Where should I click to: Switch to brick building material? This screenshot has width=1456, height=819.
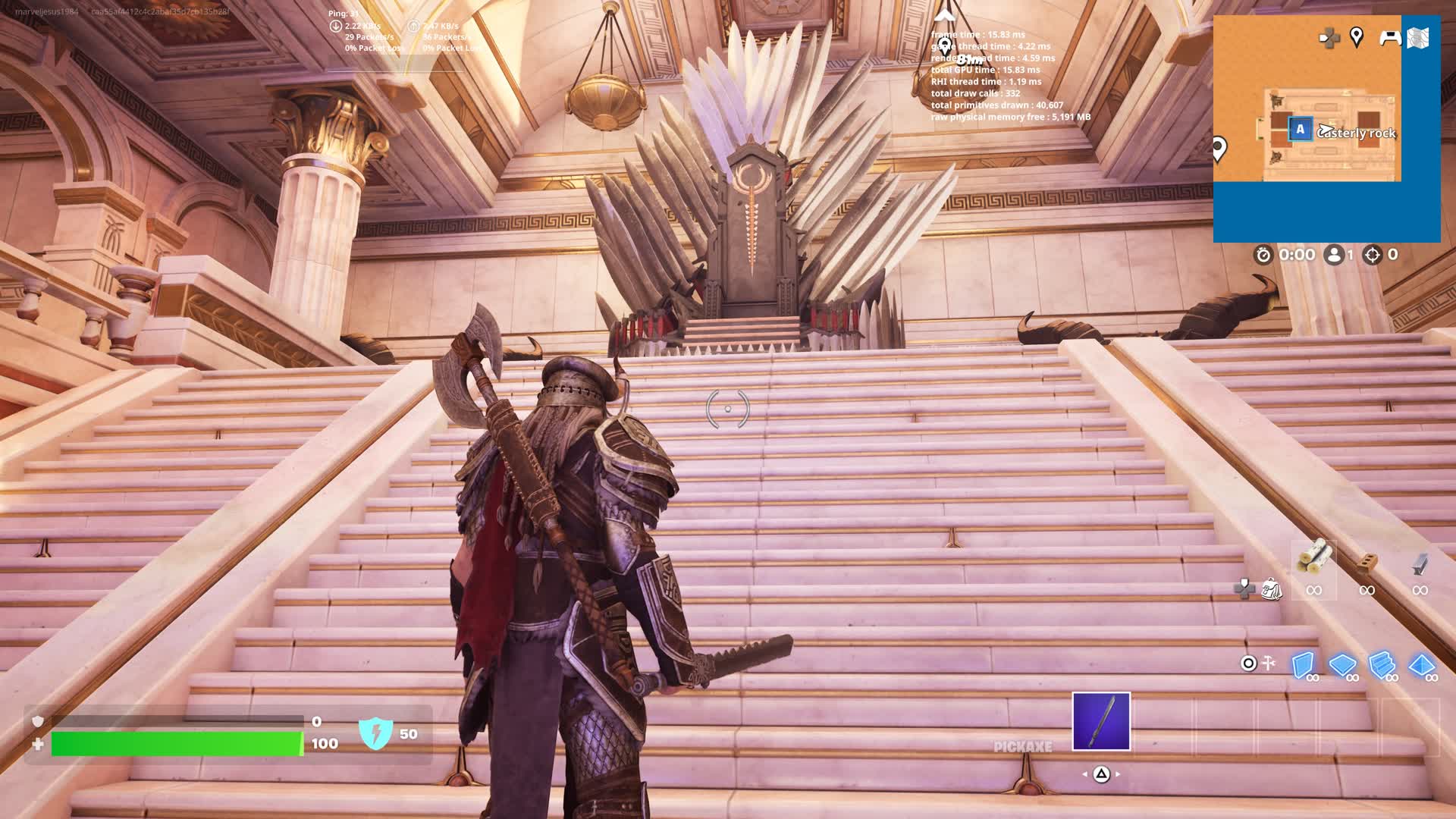pos(1367,562)
